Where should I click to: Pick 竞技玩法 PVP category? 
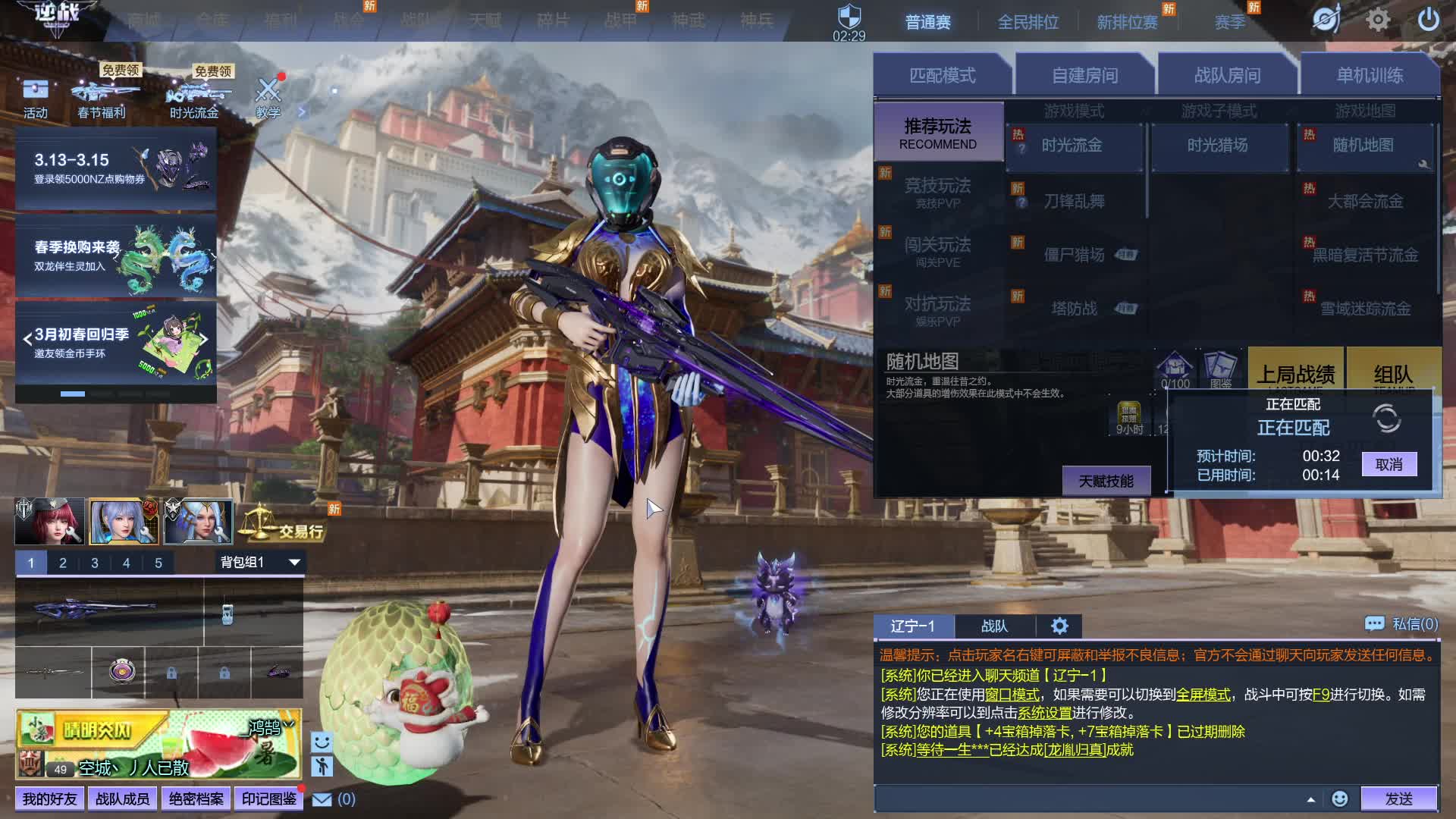(x=937, y=191)
